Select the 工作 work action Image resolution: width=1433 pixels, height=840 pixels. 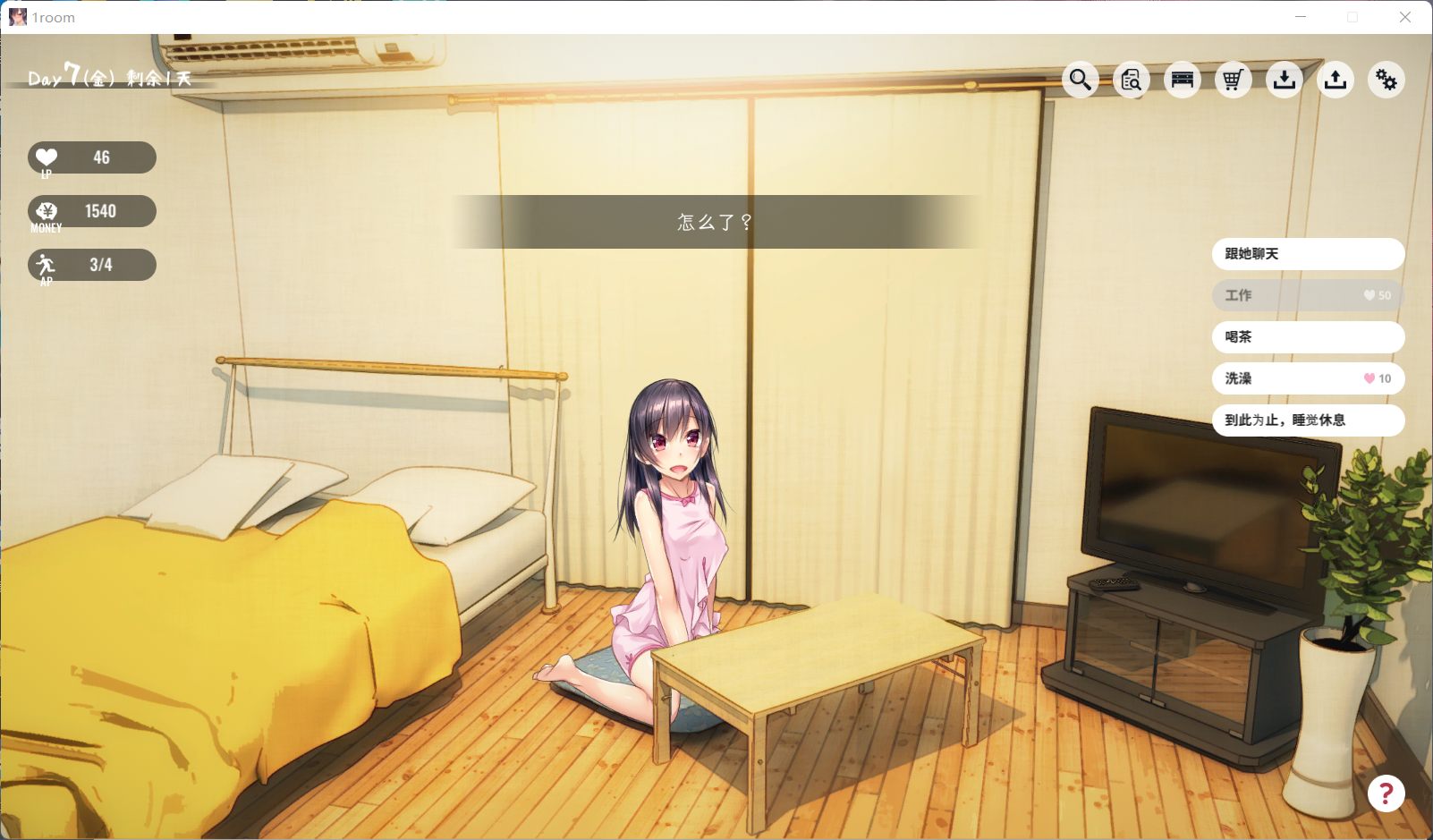pos(1307,295)
